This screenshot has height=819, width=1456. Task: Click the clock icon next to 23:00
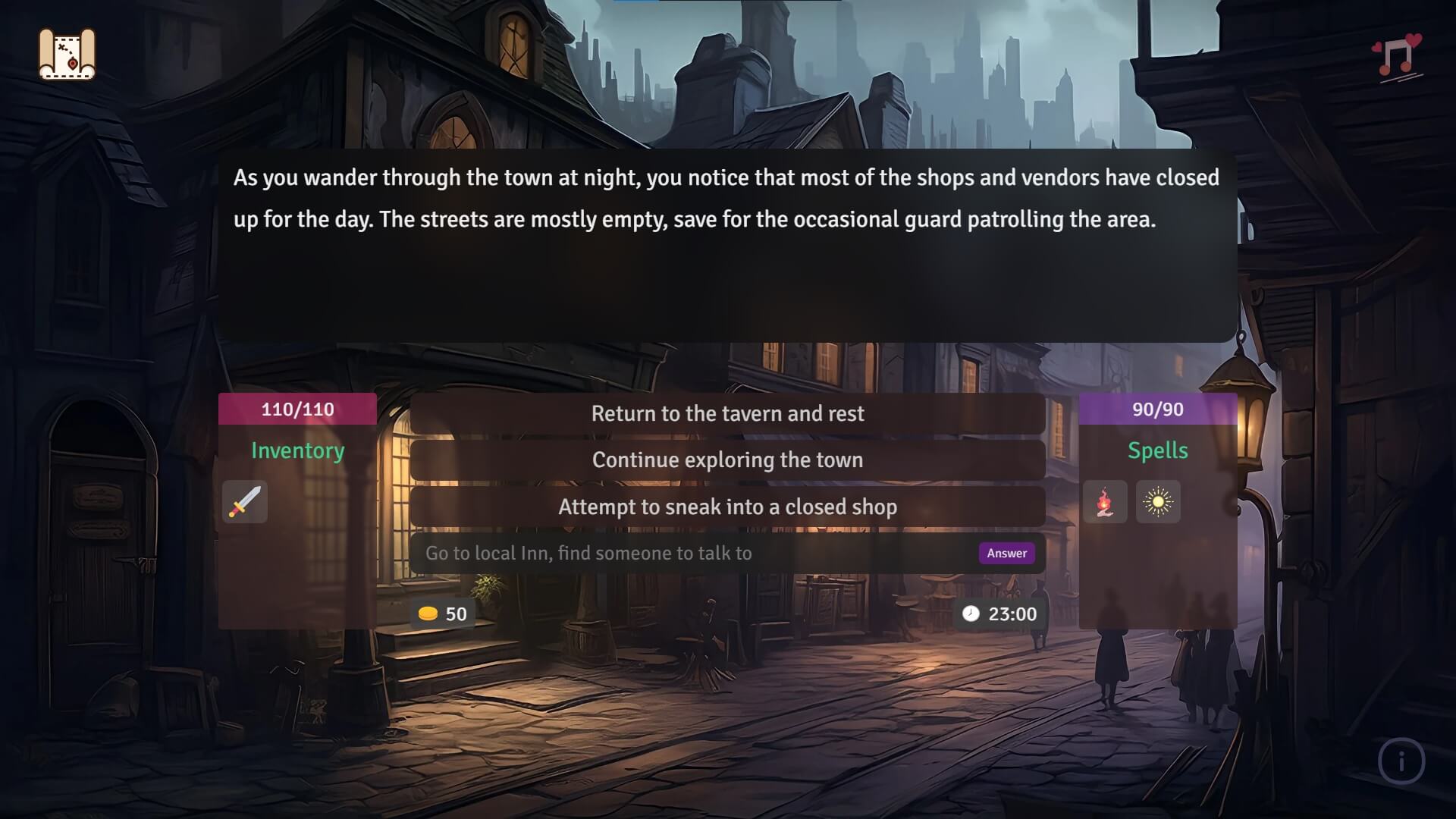[x=973, y=614]
